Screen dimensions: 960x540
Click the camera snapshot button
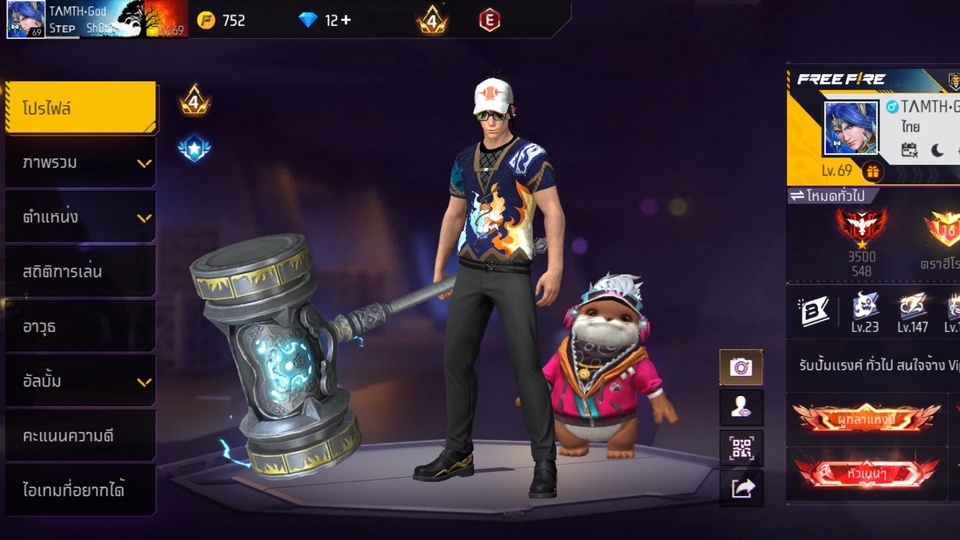coord(741,367)
